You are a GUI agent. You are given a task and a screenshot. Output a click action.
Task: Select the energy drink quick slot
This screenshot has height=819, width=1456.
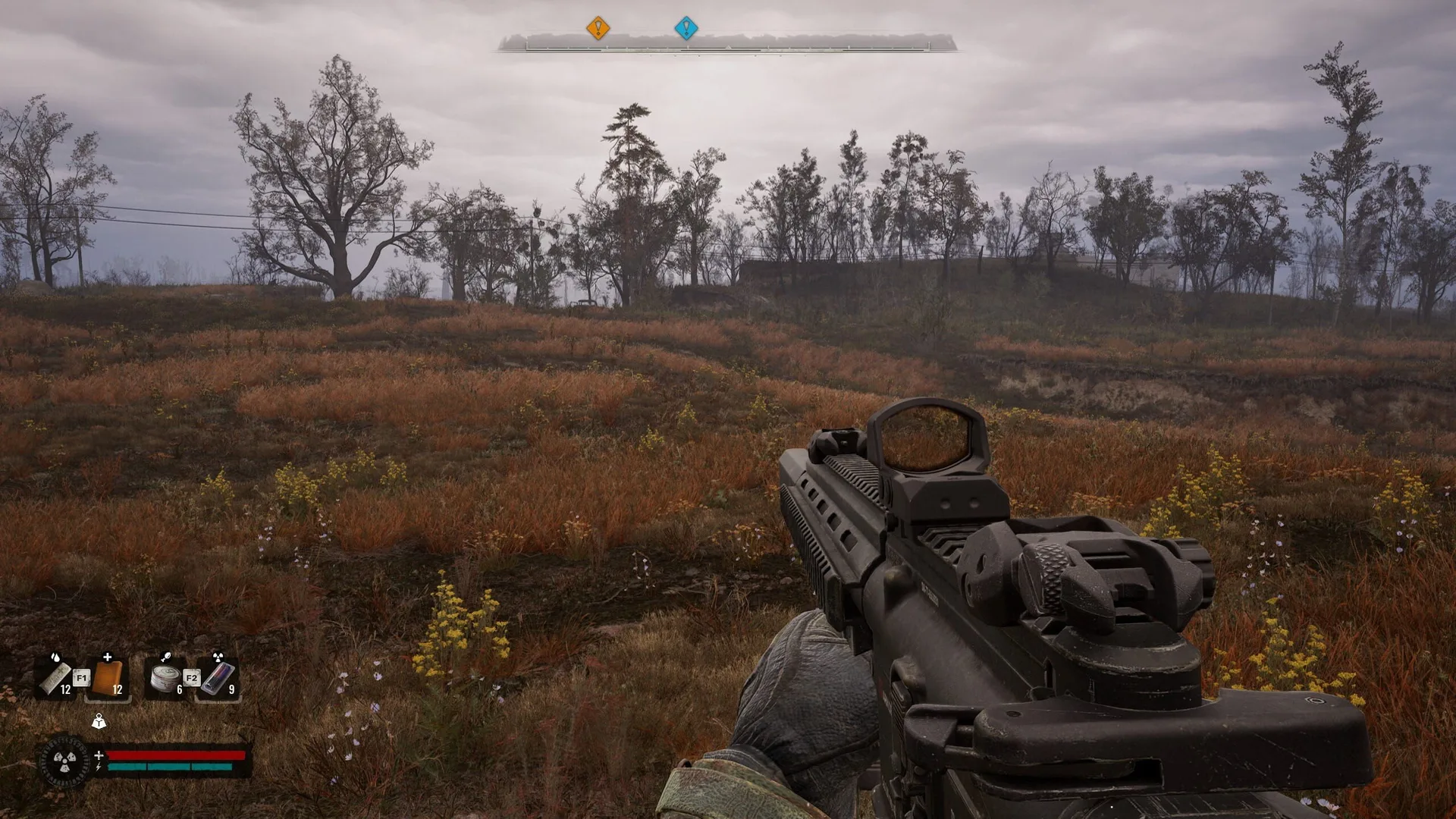(218, 677)
